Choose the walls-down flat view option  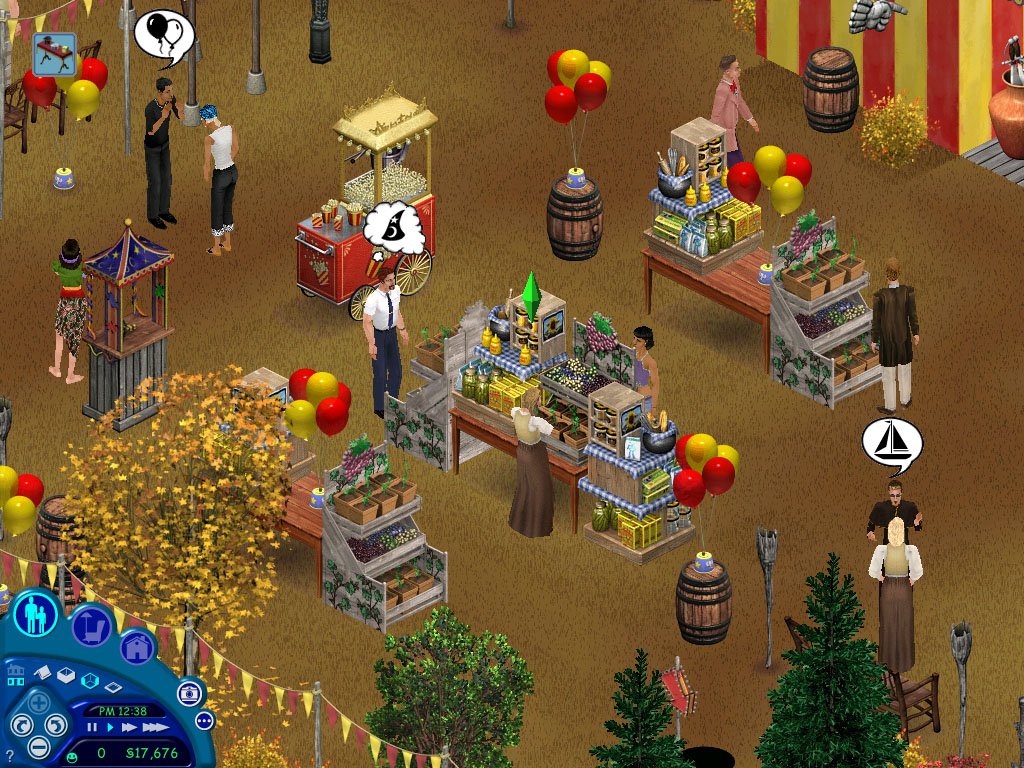coord(112,687)
